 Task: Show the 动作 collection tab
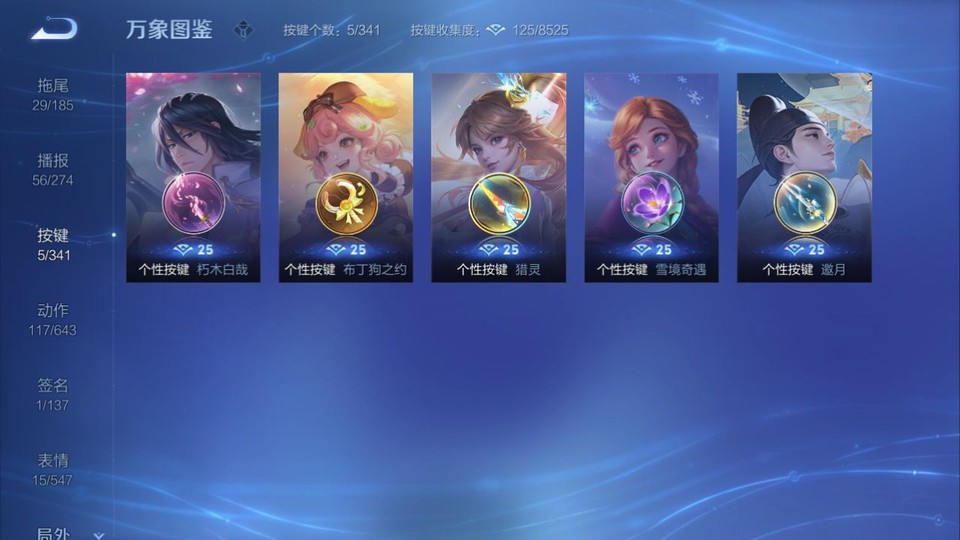point(53,319)
